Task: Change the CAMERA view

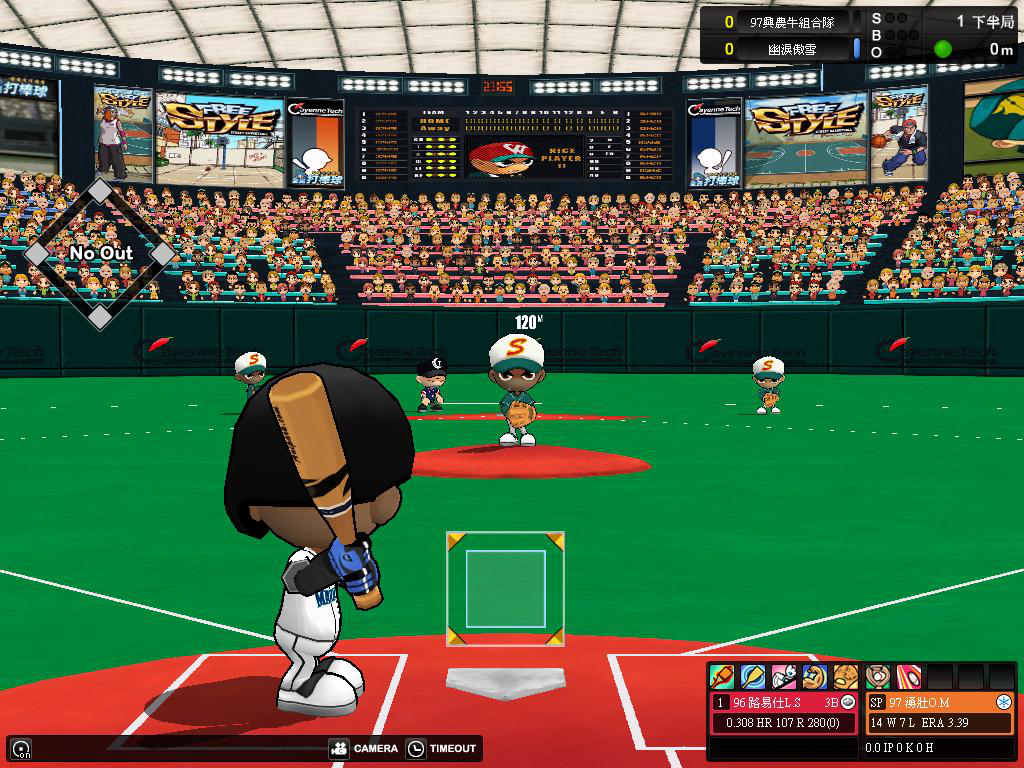Action: pos(363,748)
